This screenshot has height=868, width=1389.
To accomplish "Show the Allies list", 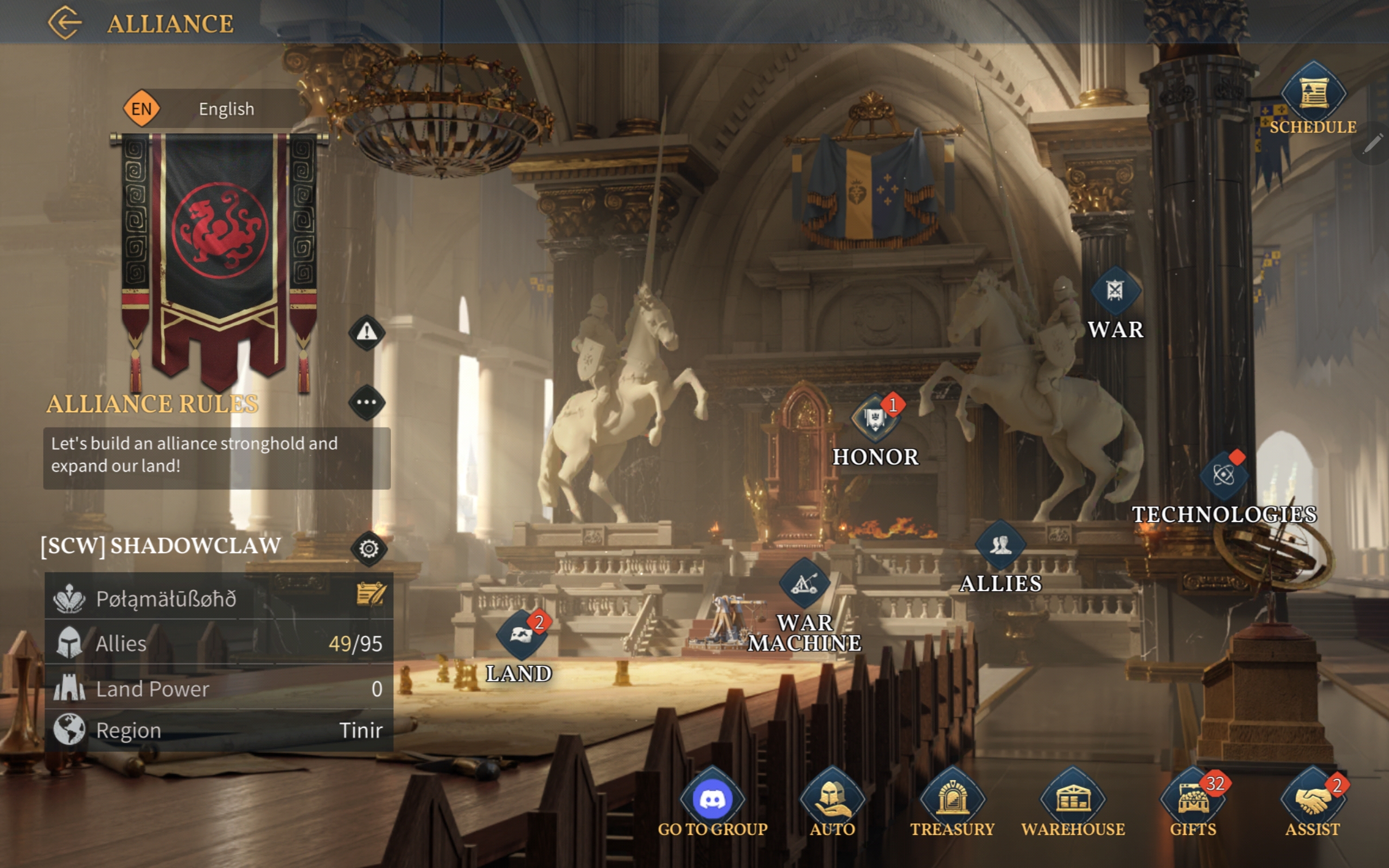I will pos(1001,545).
